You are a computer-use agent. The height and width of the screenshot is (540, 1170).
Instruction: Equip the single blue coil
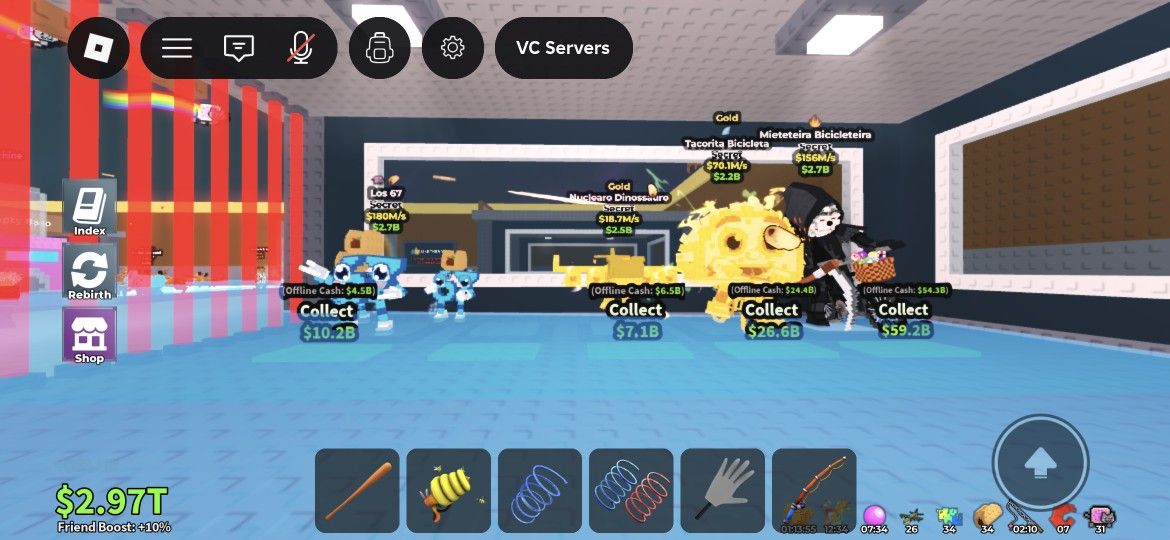(x=540, y=490)
